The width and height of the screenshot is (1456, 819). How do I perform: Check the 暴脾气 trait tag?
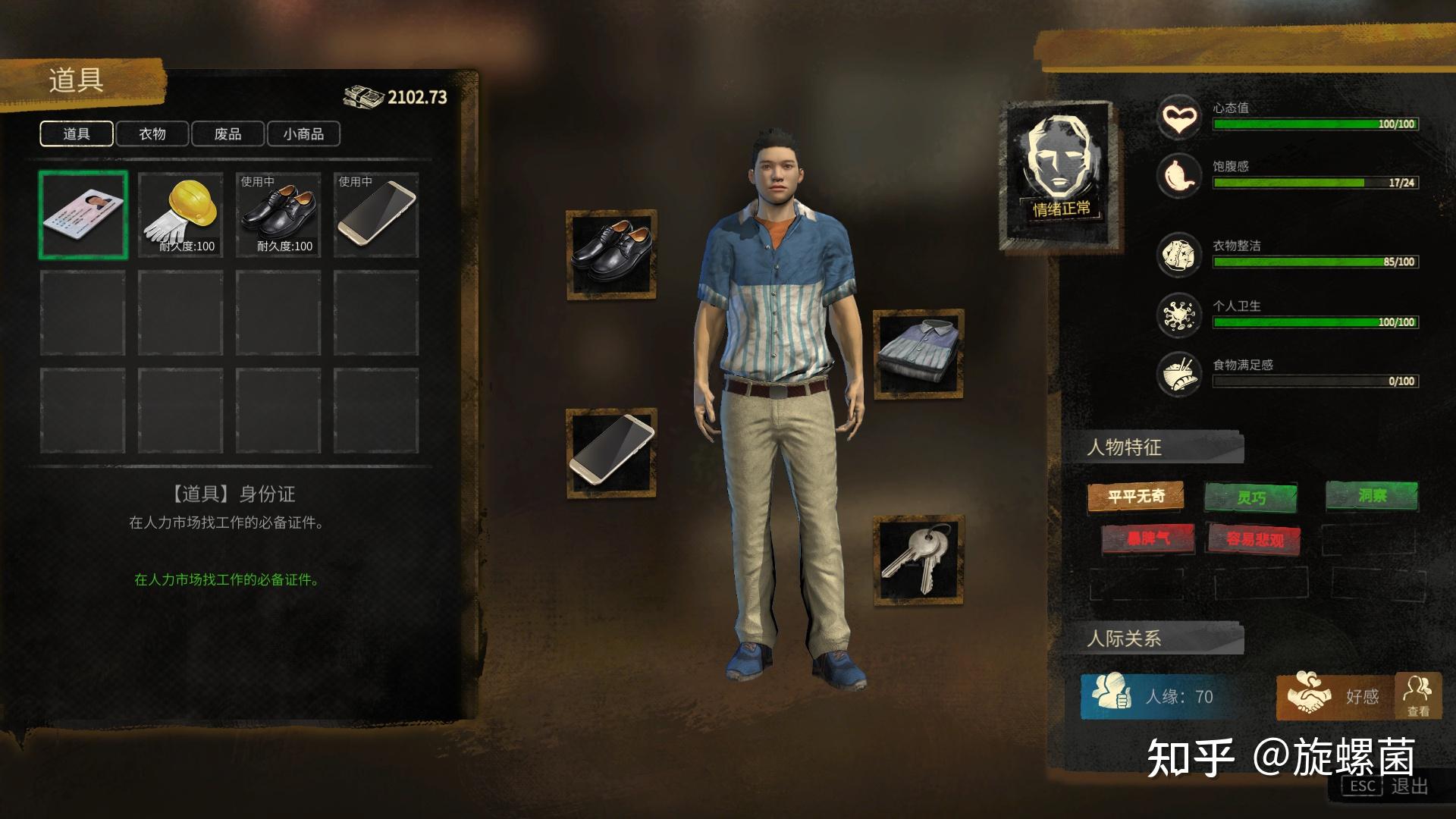click(1147, 538)
